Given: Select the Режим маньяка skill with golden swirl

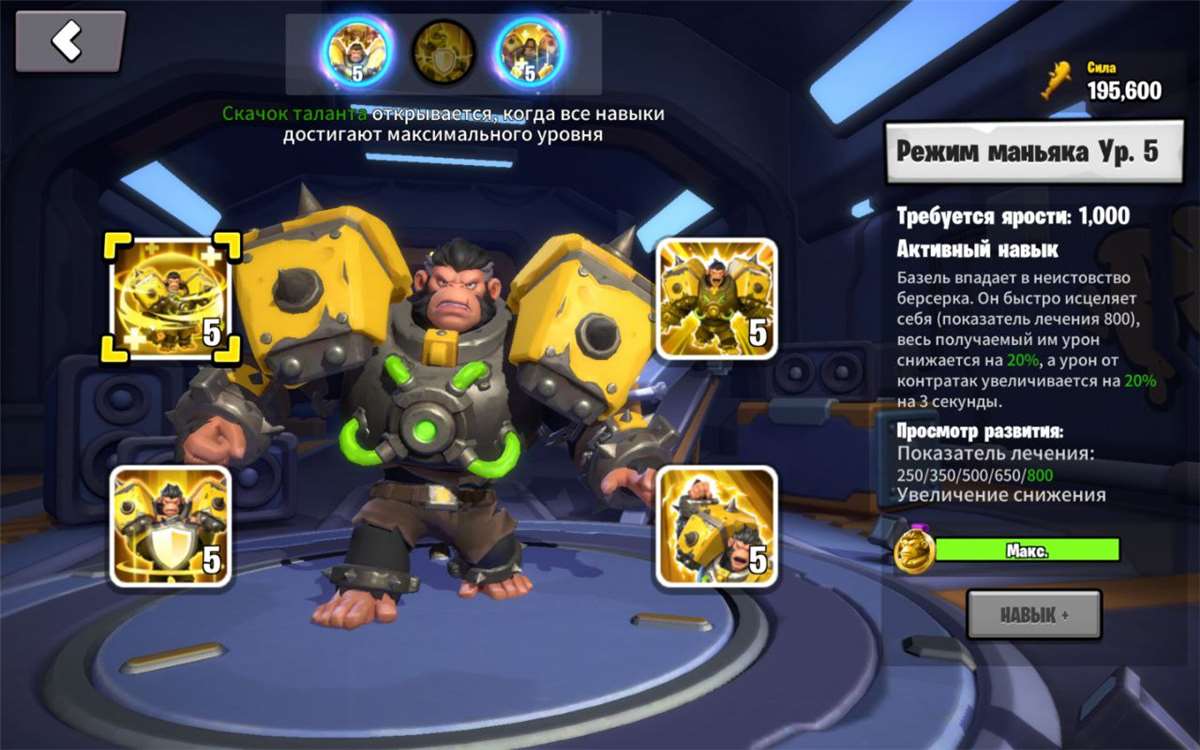Looking at the screenshot, I should pyautogui.click(x=170, y=297).
